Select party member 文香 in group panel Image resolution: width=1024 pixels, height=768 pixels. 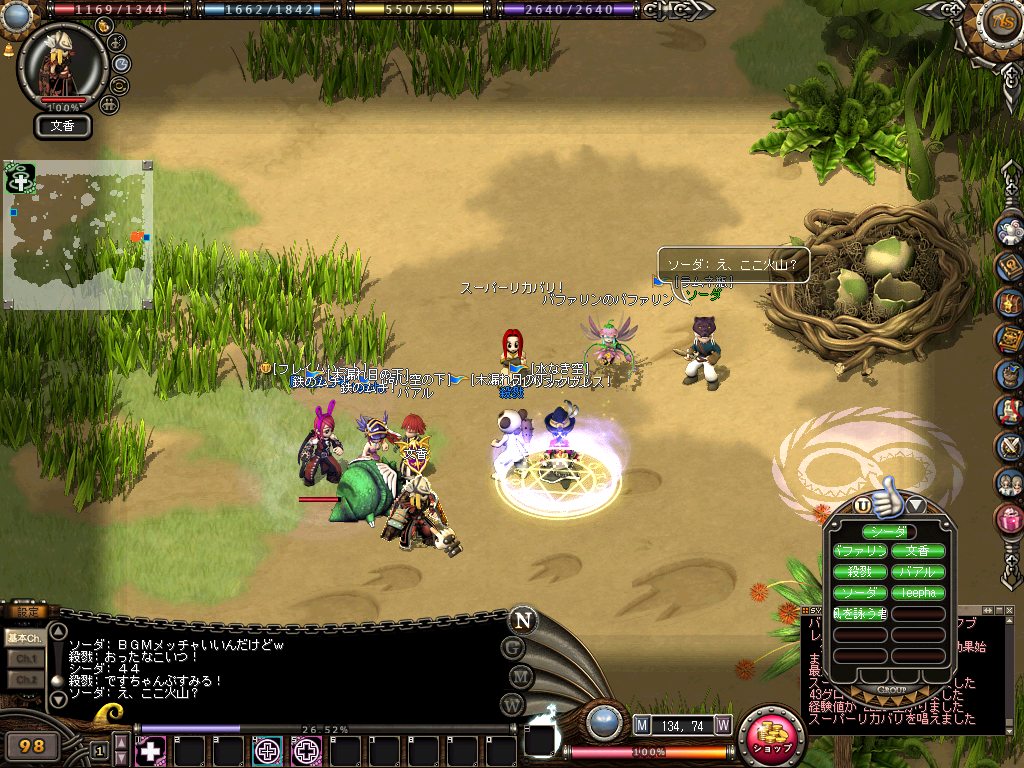(917, 551)
